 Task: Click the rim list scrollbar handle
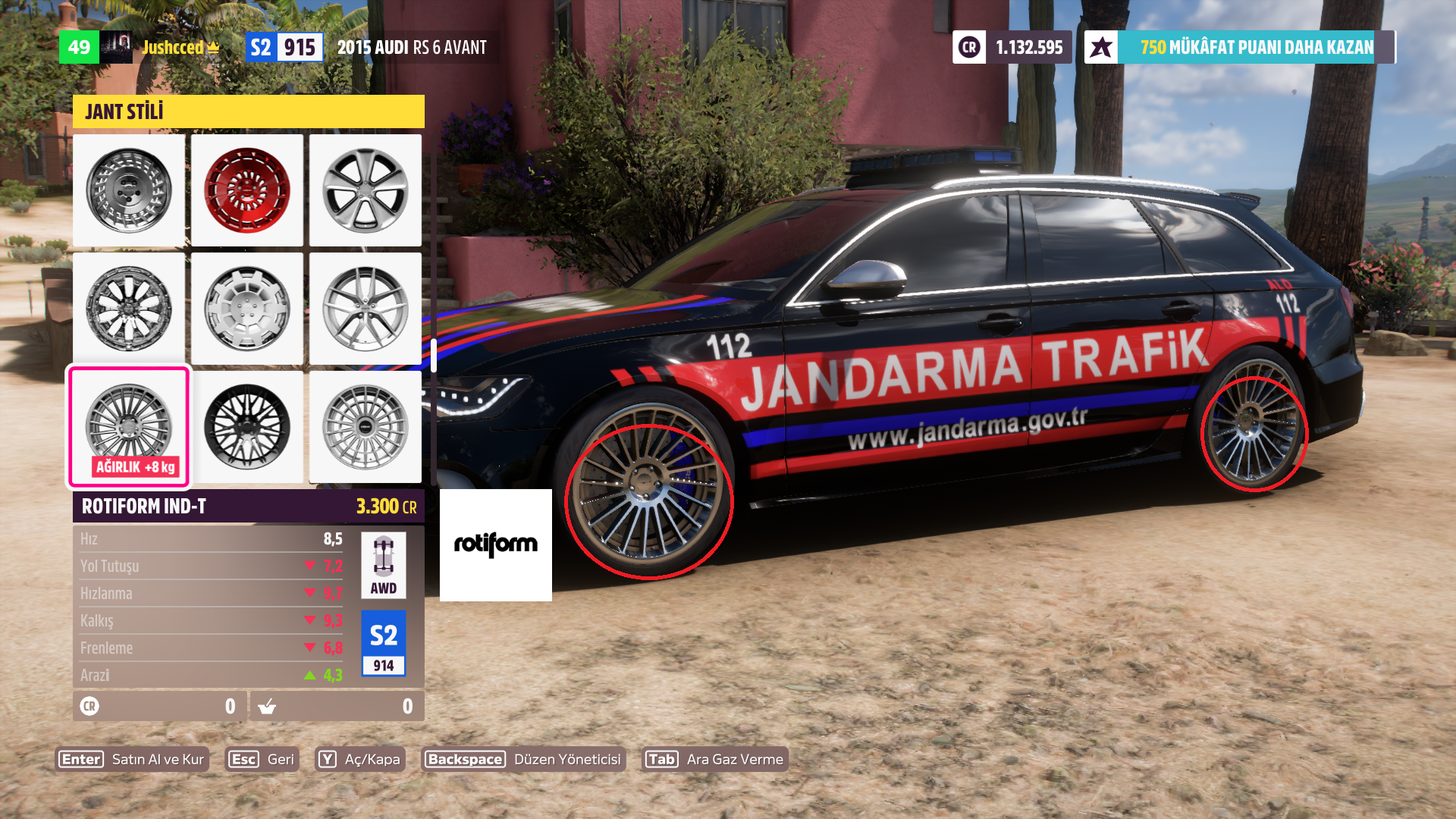pyautogui.click(x=434, y=355)
